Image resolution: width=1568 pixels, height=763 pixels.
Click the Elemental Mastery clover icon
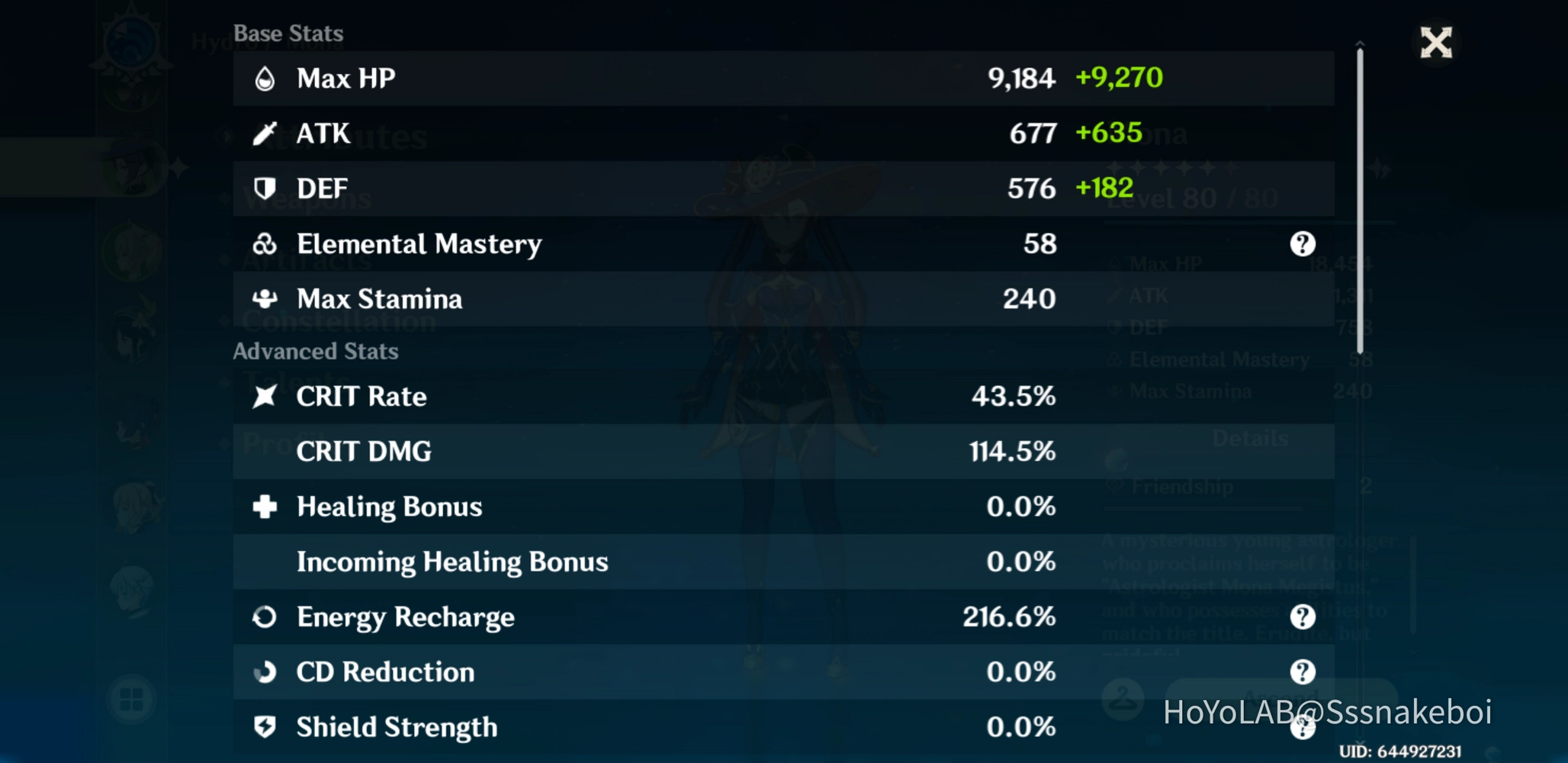click(x=265, y=243)
